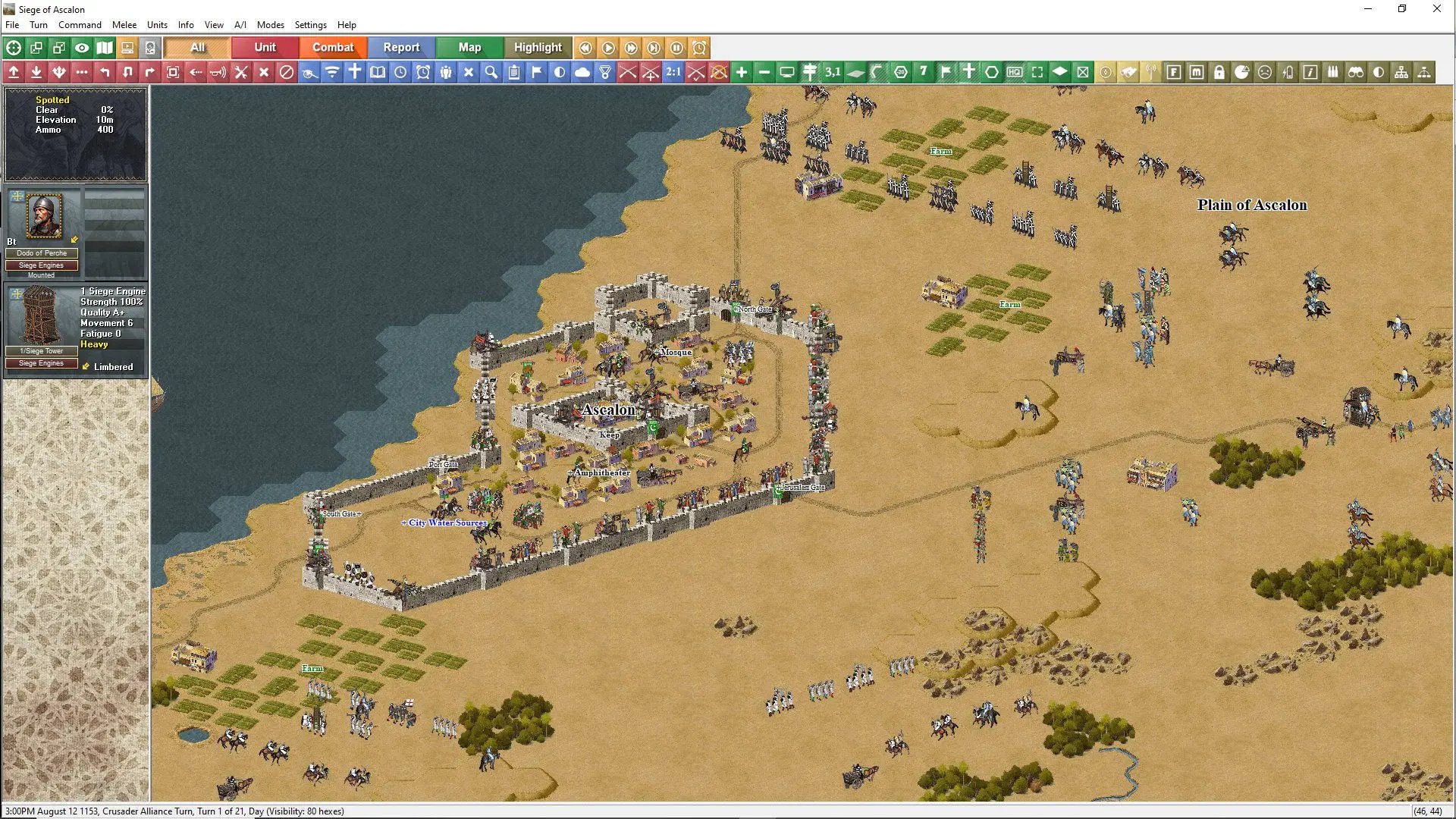Toggle the eye view icon in green toolbar
1456x819 pixels.
click(x=82, y=48)
